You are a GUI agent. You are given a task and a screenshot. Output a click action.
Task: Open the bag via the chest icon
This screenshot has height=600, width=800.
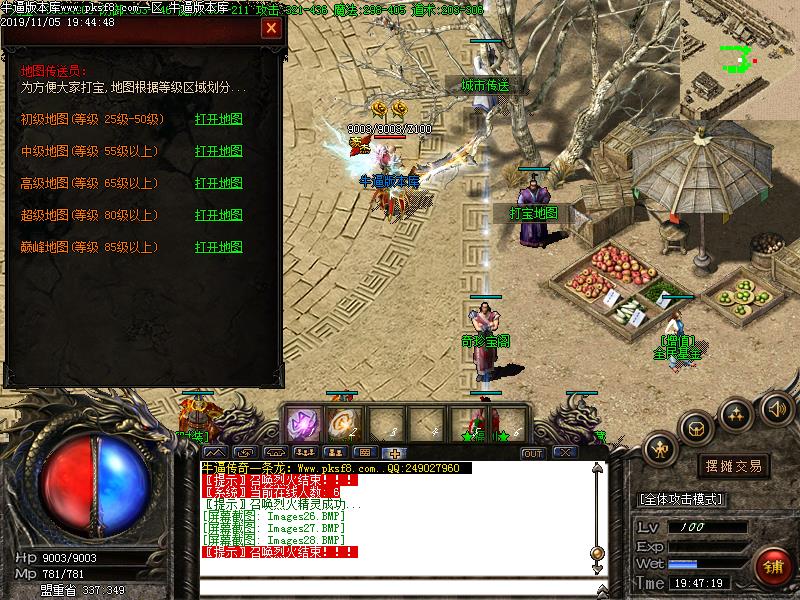[697, 428]
